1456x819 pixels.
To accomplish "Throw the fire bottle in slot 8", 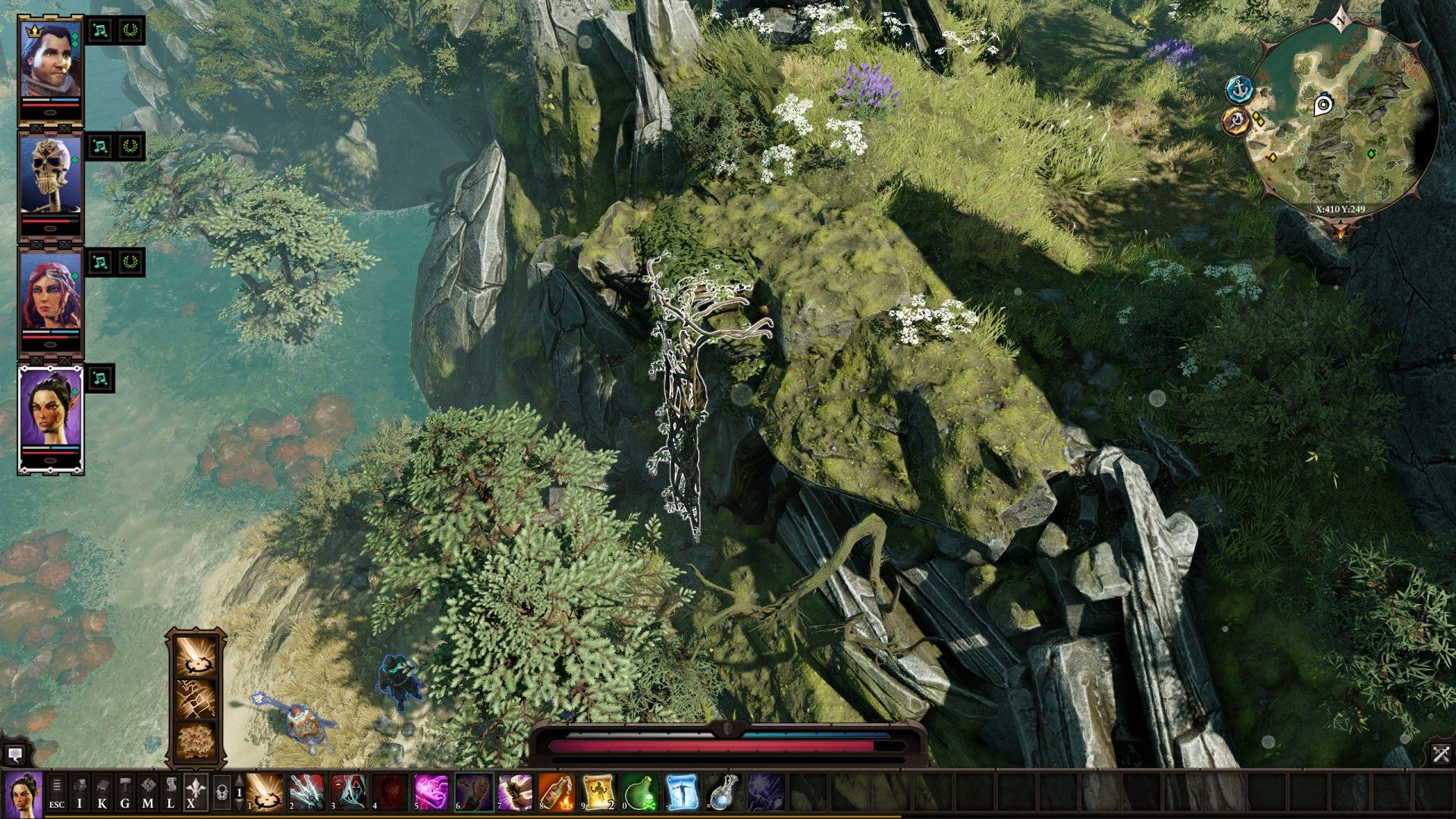I will 556,793.
